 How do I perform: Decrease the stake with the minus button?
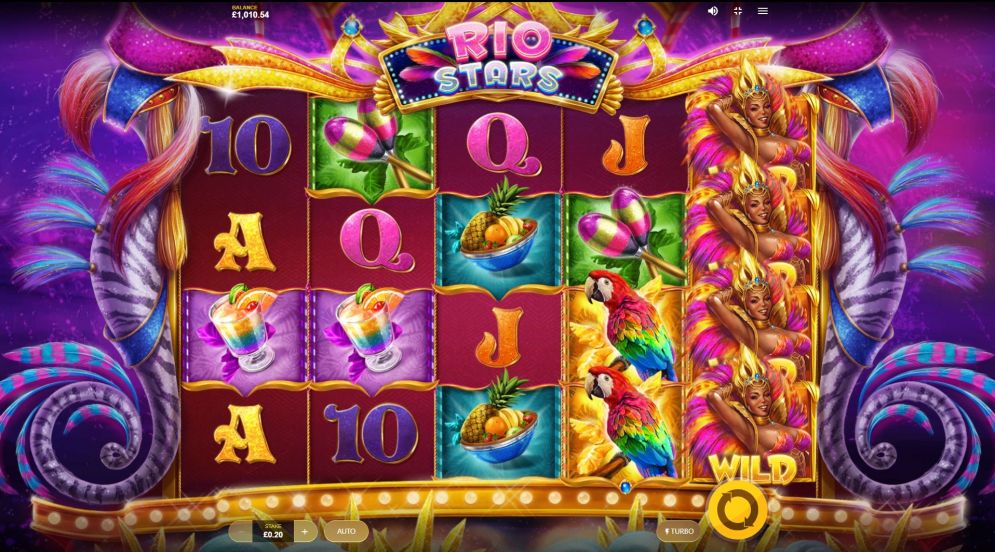click(240, 531)
